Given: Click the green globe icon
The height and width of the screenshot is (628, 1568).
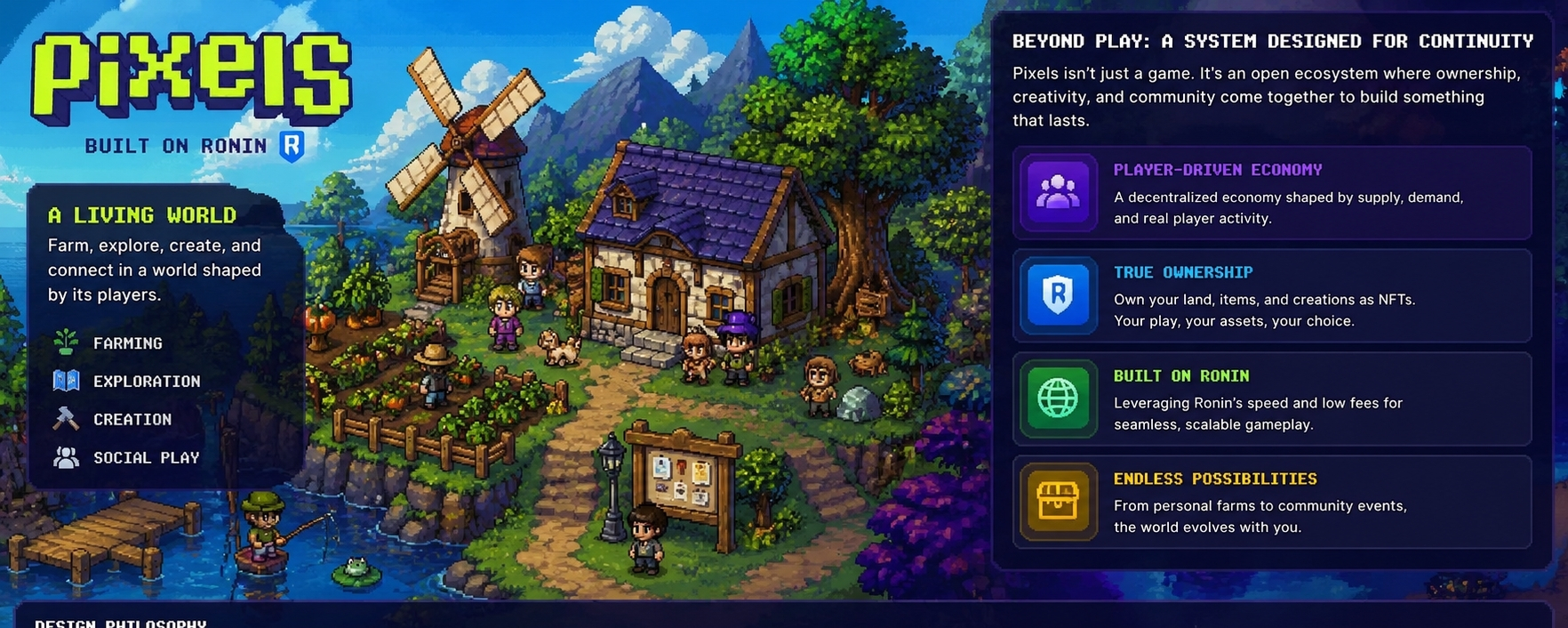Looking at the screenshot, I should coord(1058,399).
